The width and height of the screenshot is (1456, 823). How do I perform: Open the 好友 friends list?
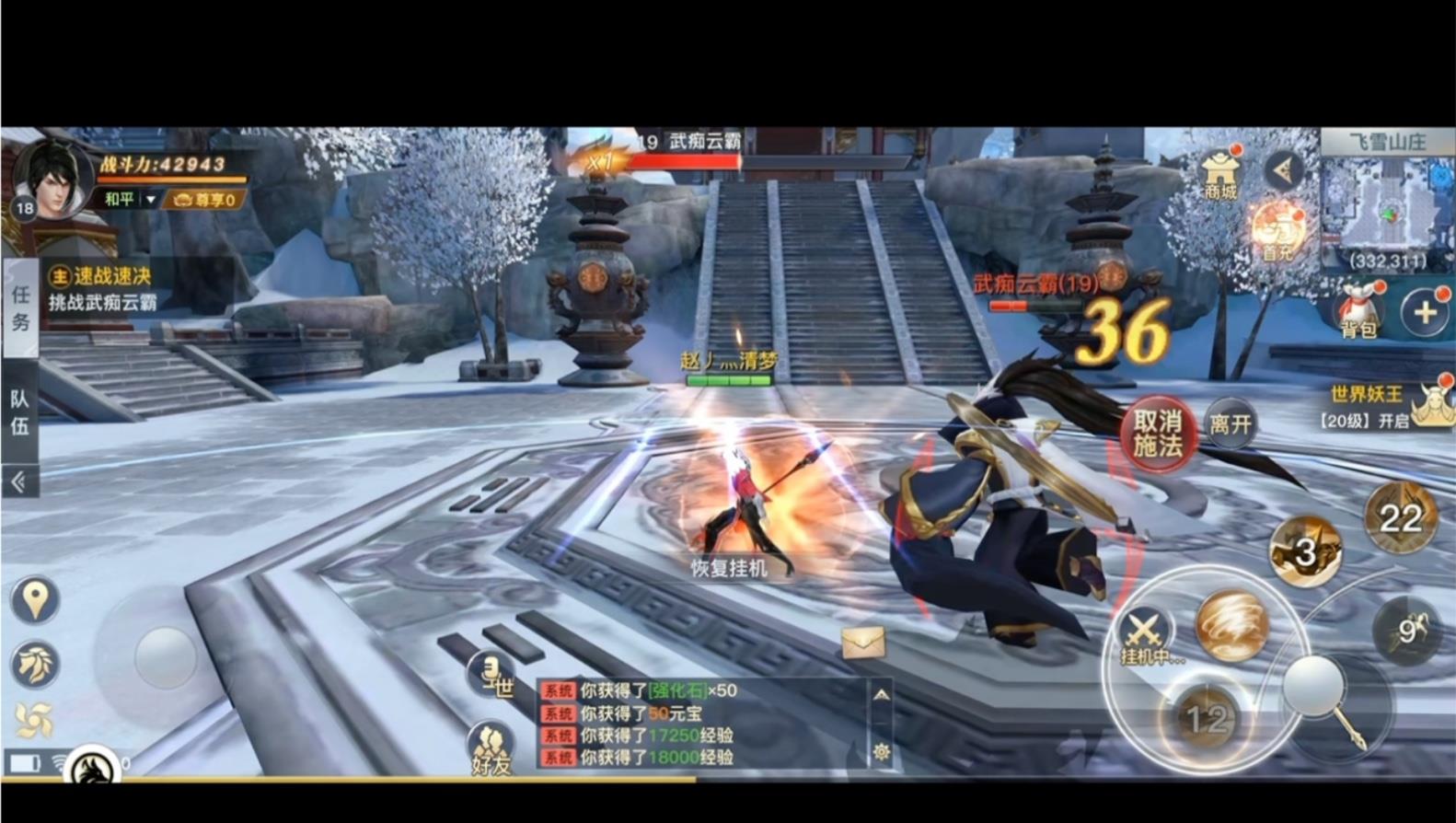tap(491, 749)
